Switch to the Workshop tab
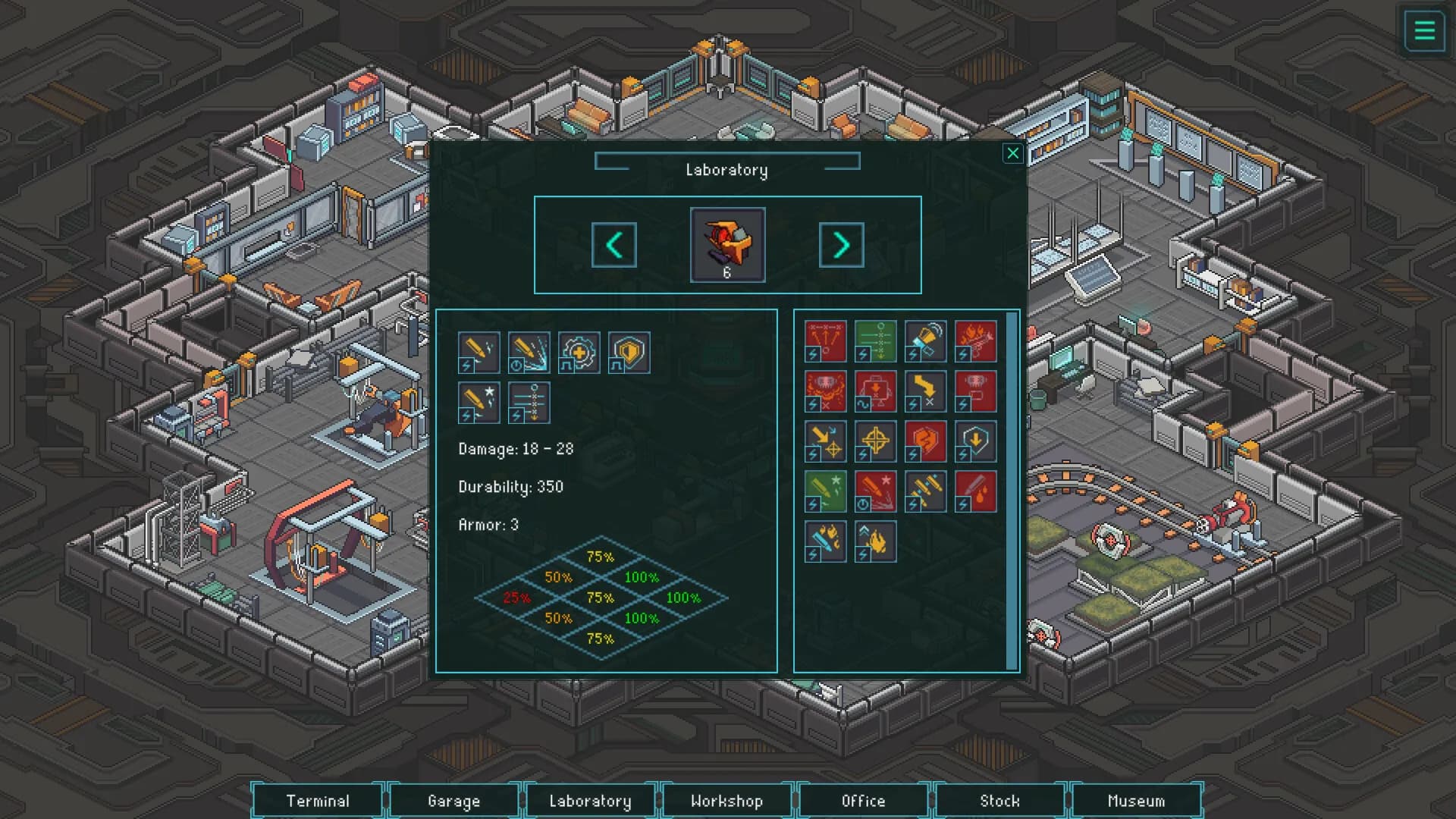 (x=727, y=800)
